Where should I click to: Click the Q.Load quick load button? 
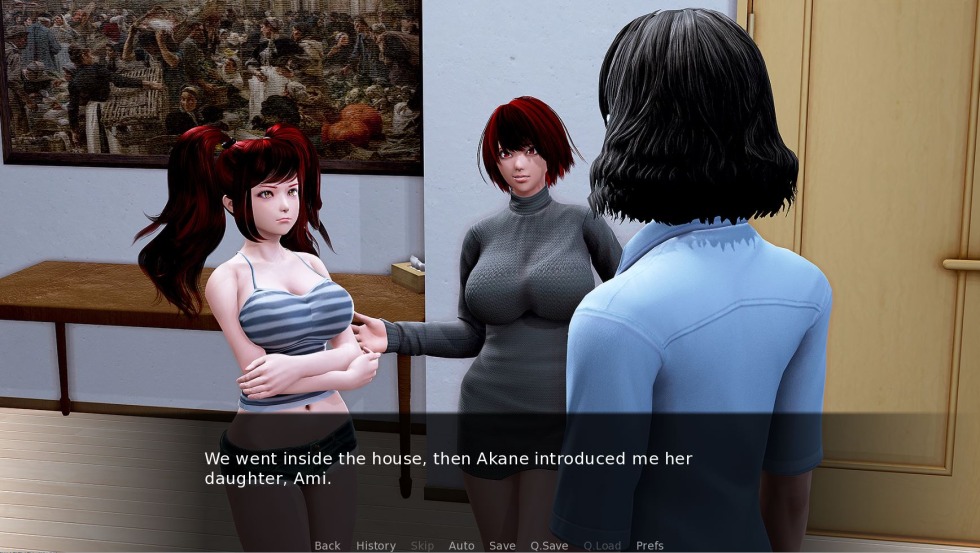pyautogui.click(x=602, y=546)
